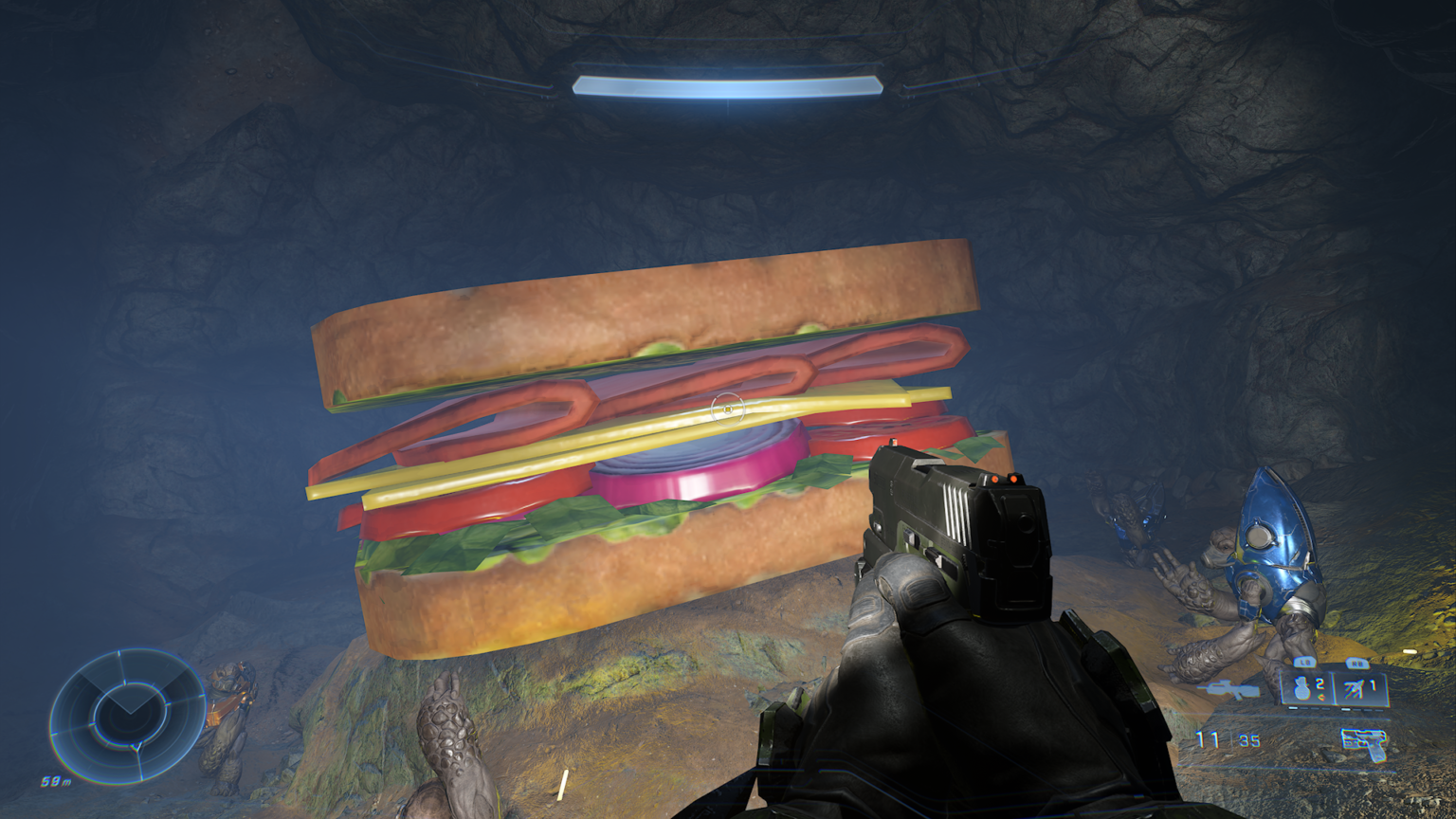Click the Sidekick pistol icon bottom right
This screenshot has width=1456, height=819.
coord(1363,743)
